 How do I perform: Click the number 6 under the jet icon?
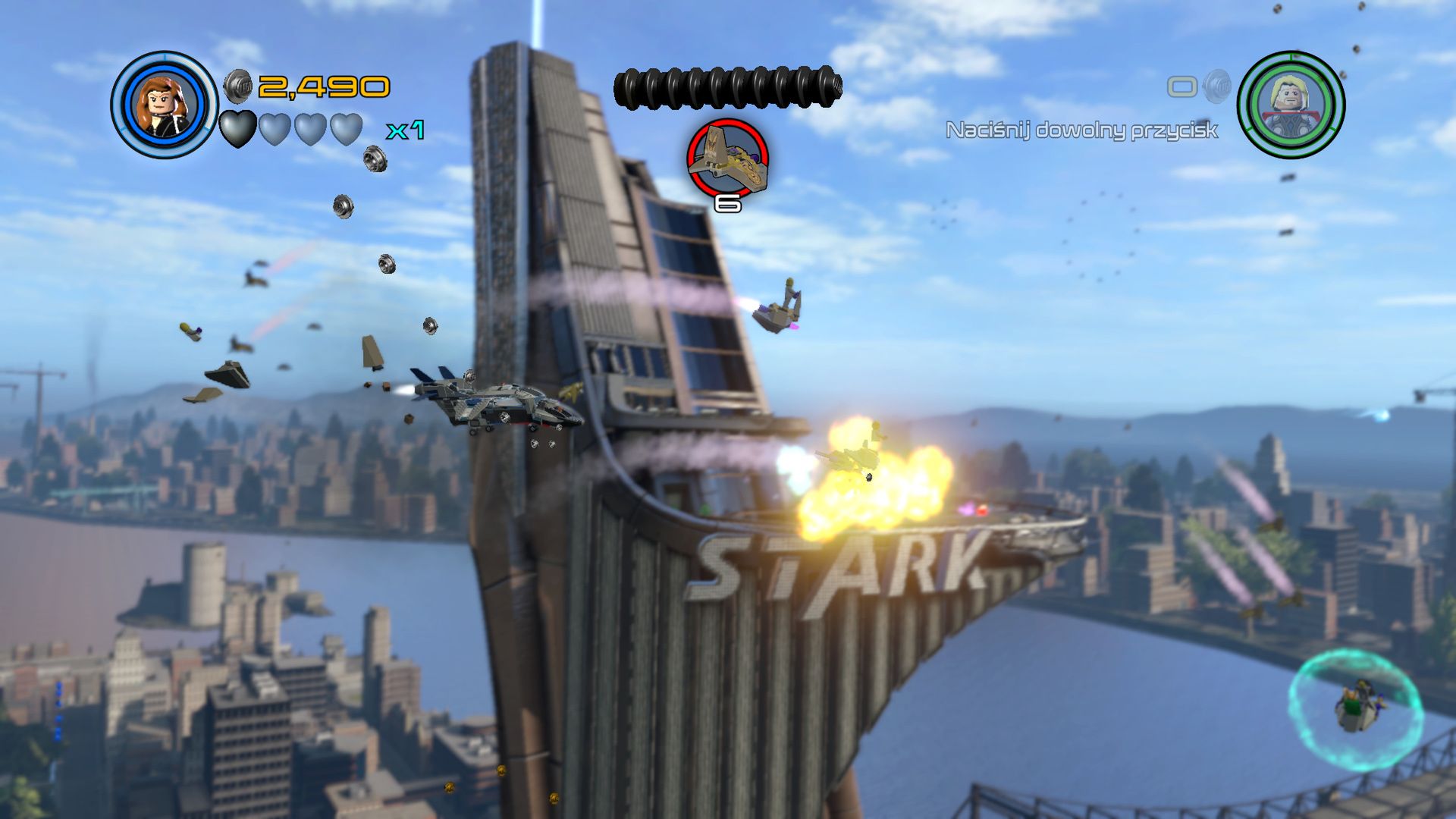726,202
